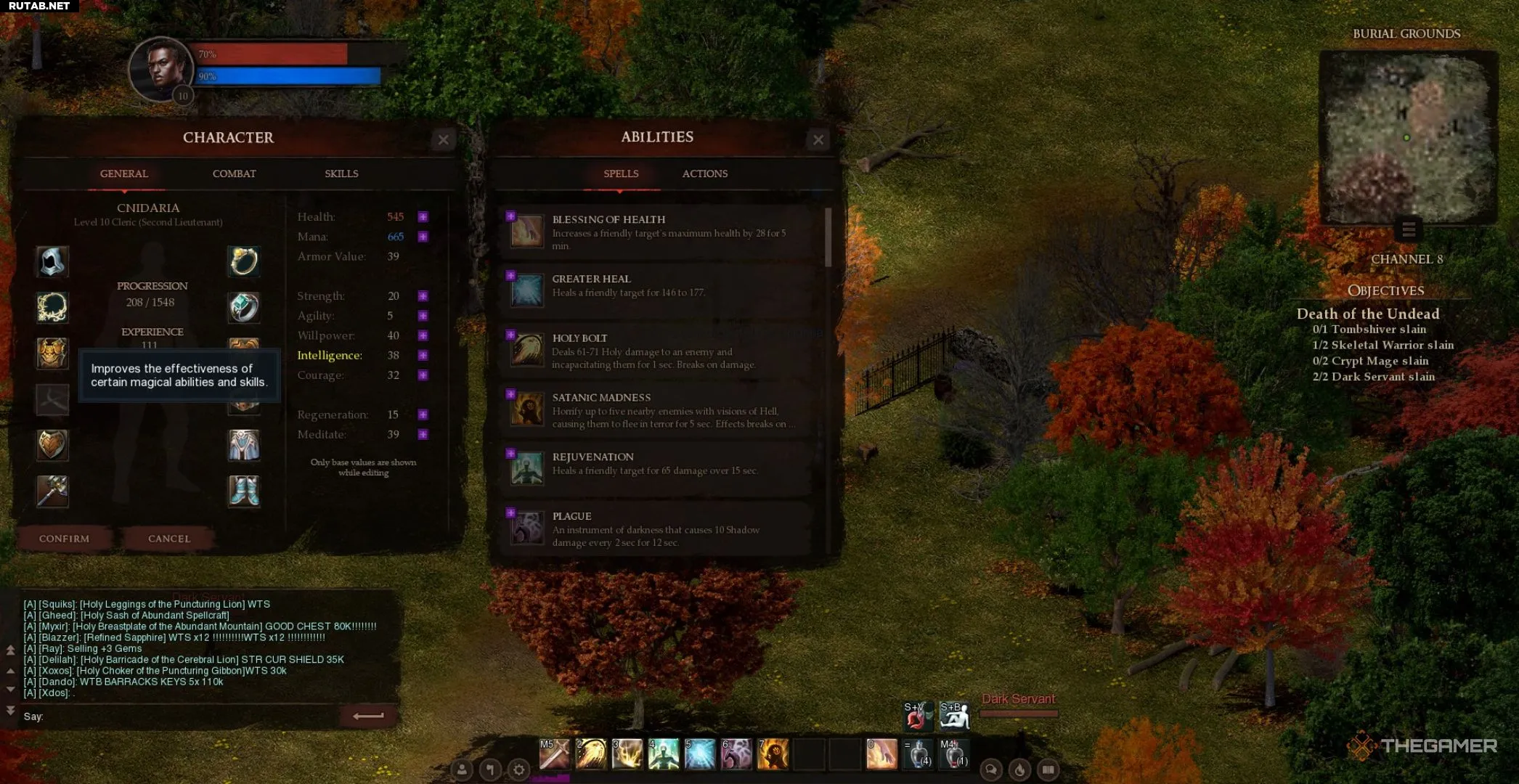Switch to the Combat tab

click(234, 173)
